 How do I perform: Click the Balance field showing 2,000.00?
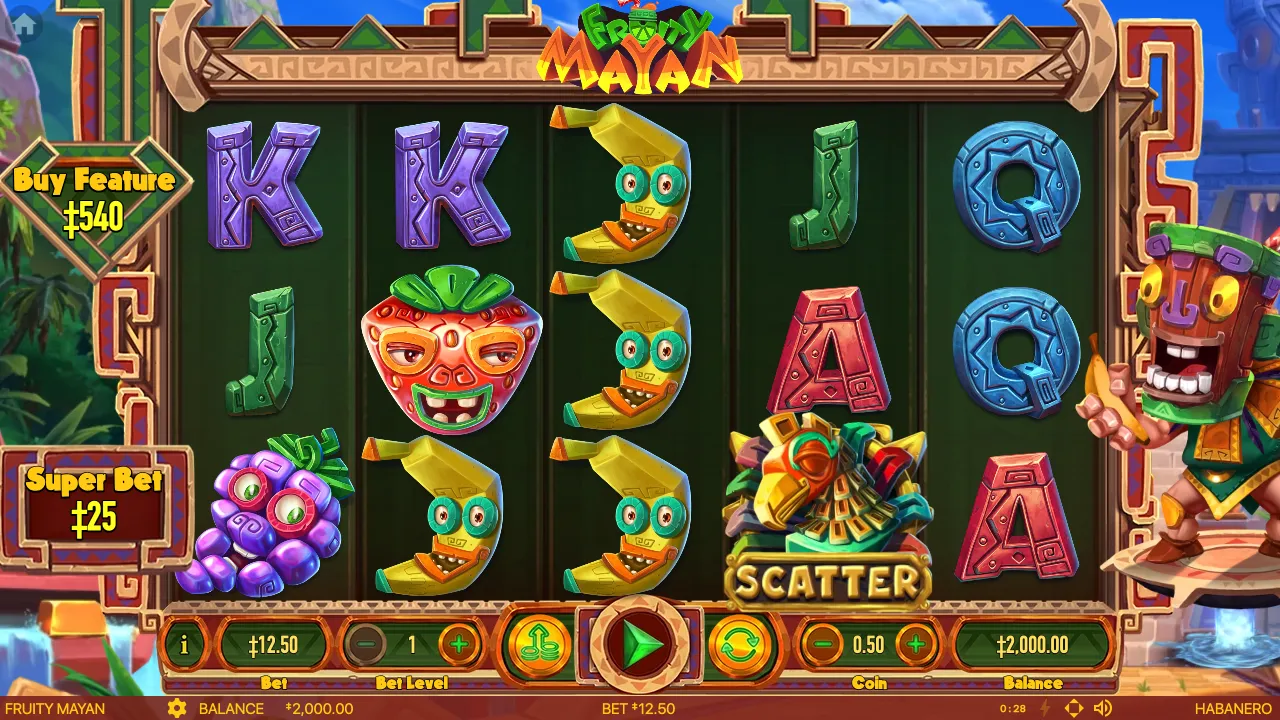pos(1032,644)
